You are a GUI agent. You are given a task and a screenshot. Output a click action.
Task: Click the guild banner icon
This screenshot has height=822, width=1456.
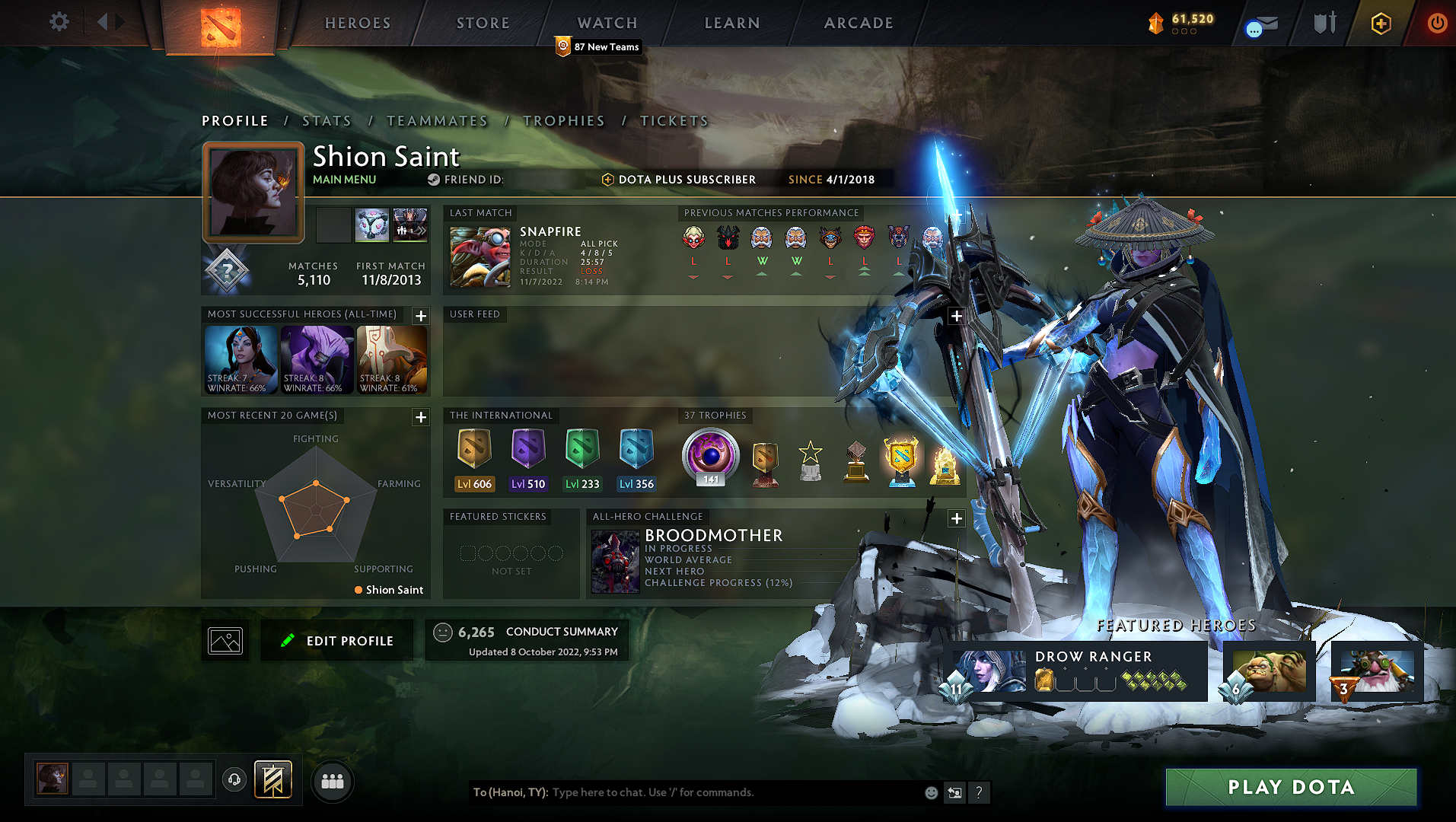click(273, 779)
